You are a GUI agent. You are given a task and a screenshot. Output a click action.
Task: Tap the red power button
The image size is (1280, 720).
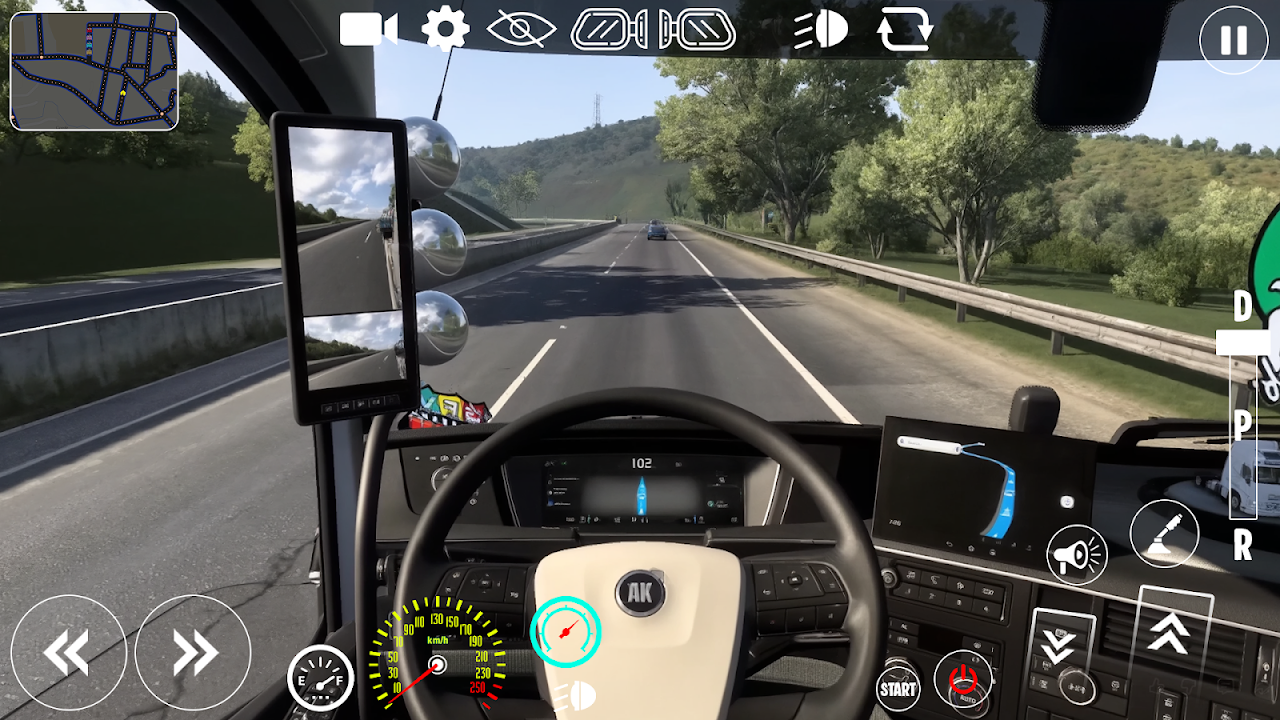pyautogui.click(x=963, y=679)
